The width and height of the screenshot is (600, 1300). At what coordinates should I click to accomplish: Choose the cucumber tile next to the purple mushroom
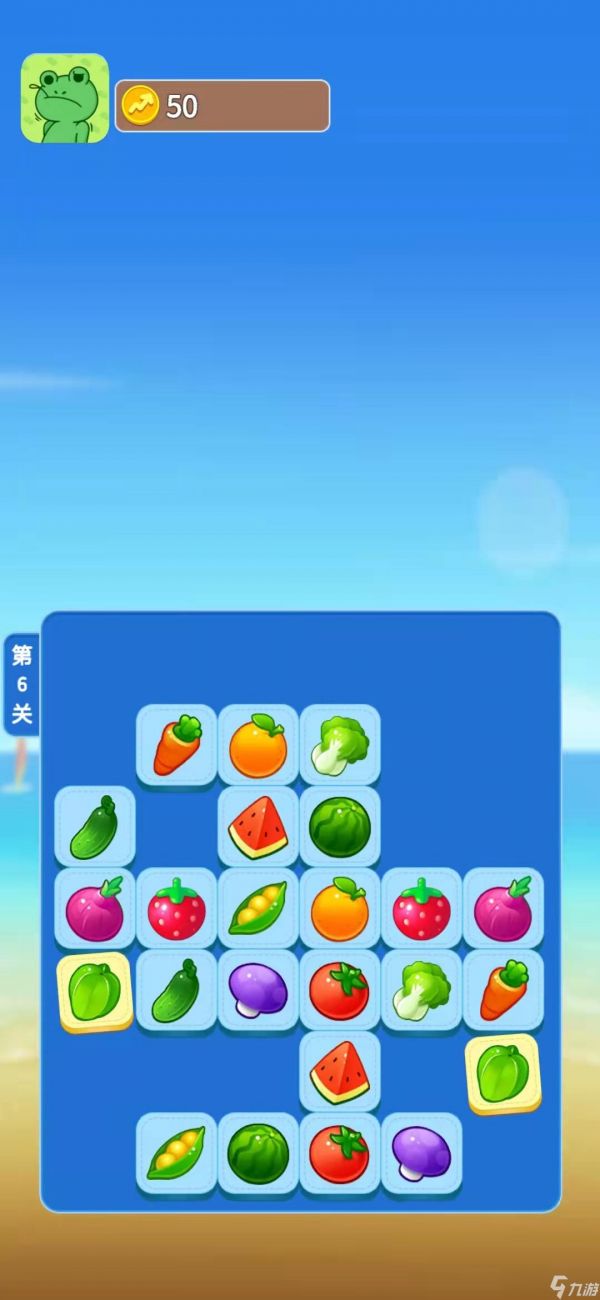click(177, 990)
